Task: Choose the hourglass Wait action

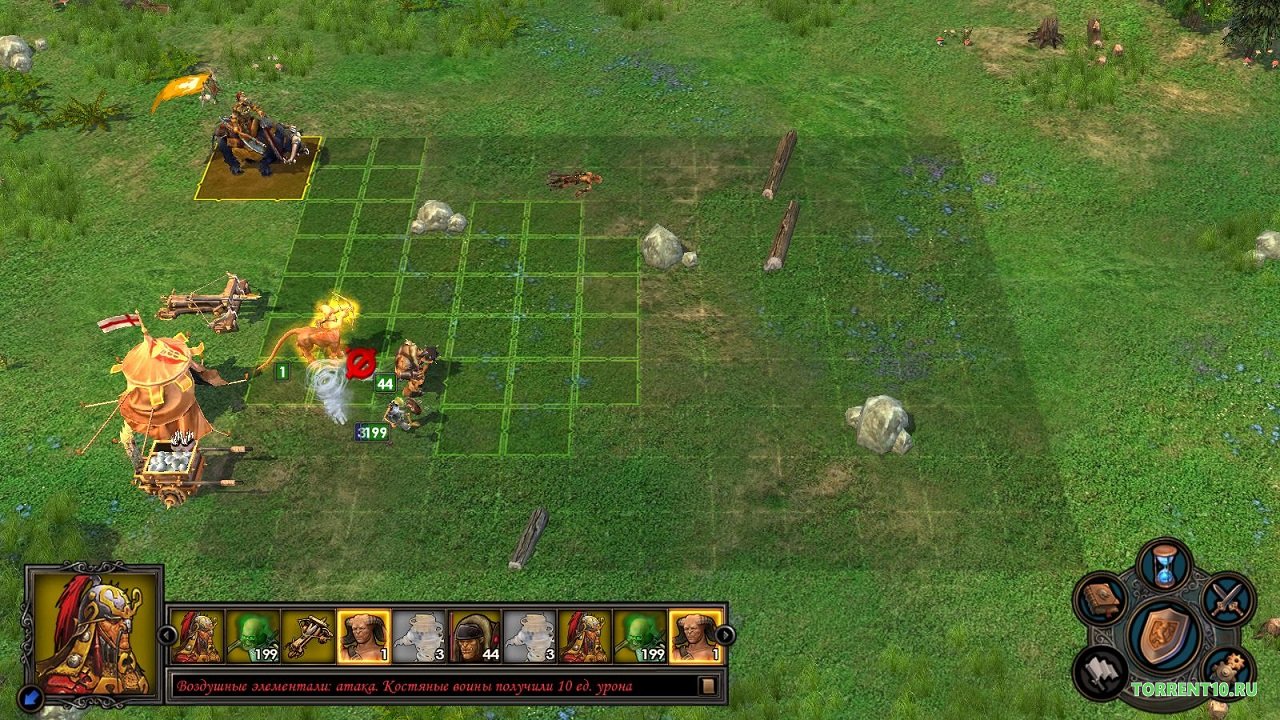Action: pyautogui.click(x=1164, y=567)
